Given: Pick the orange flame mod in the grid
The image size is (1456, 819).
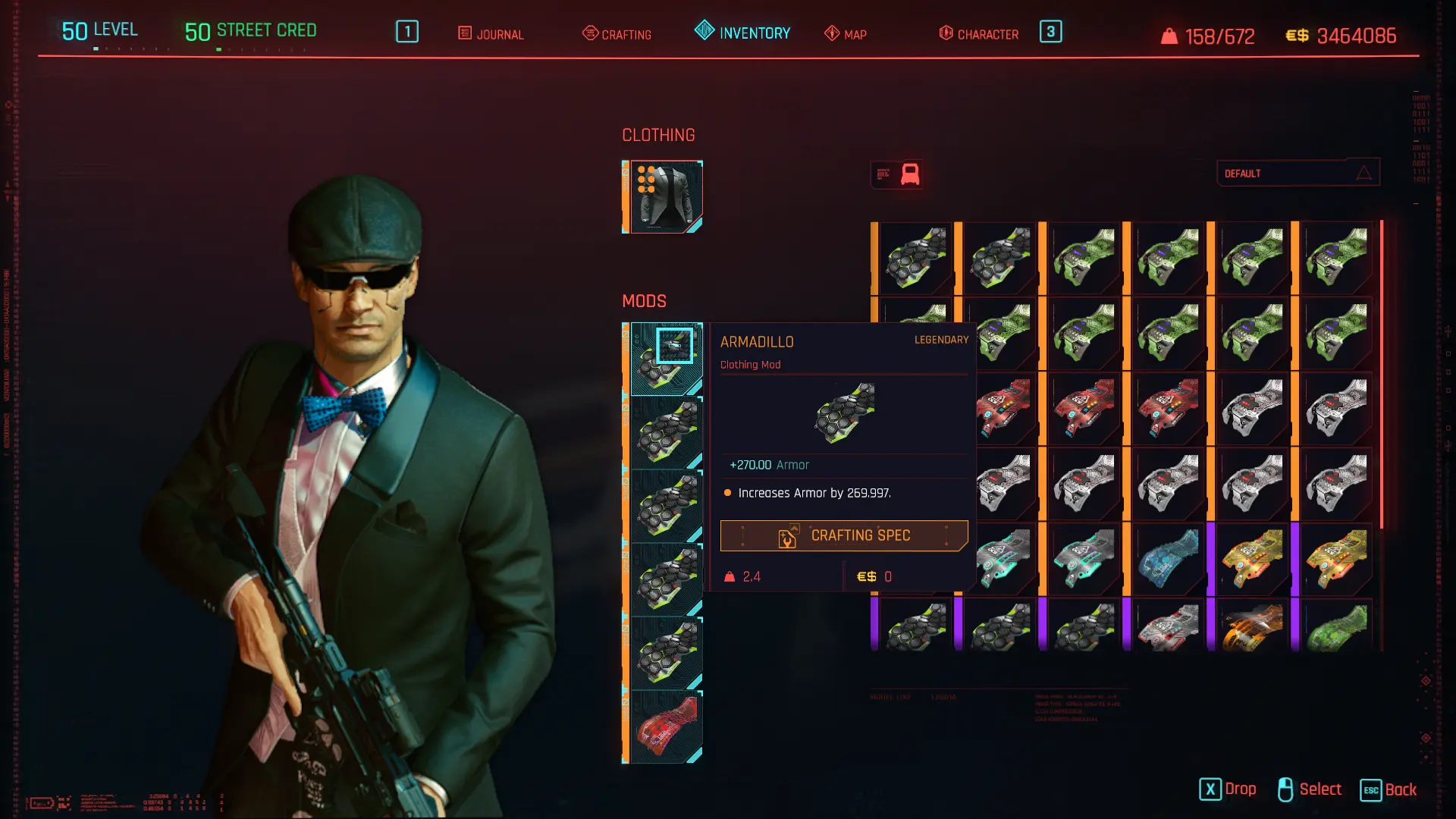Looking at the screenshot, I should click(1253, 627).
